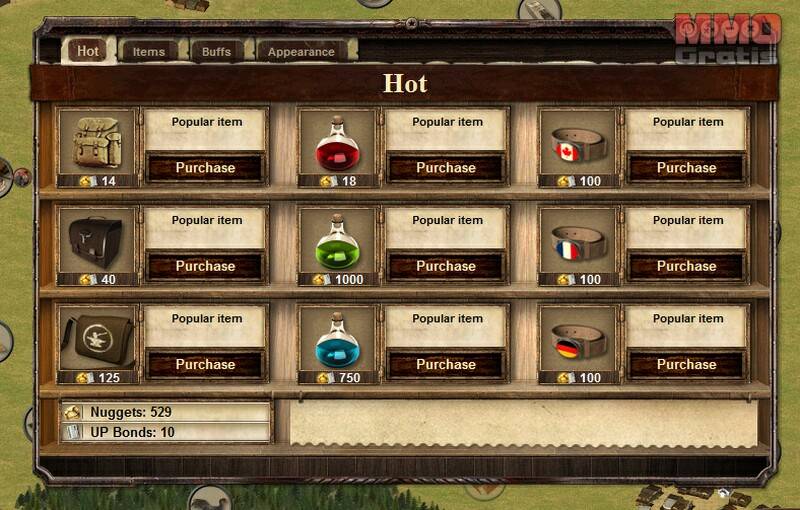
Task: Buy the black leather bag for 40
Action: 205,266
